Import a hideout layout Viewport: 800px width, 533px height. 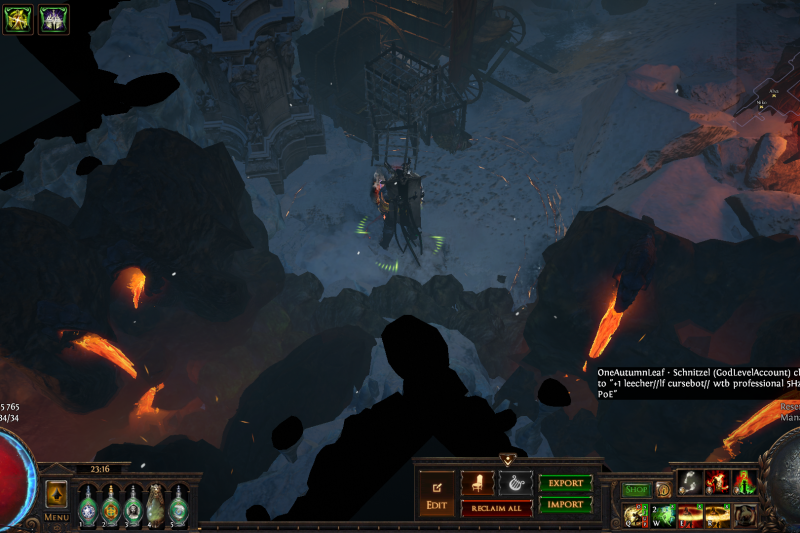[x=565, y=505]
